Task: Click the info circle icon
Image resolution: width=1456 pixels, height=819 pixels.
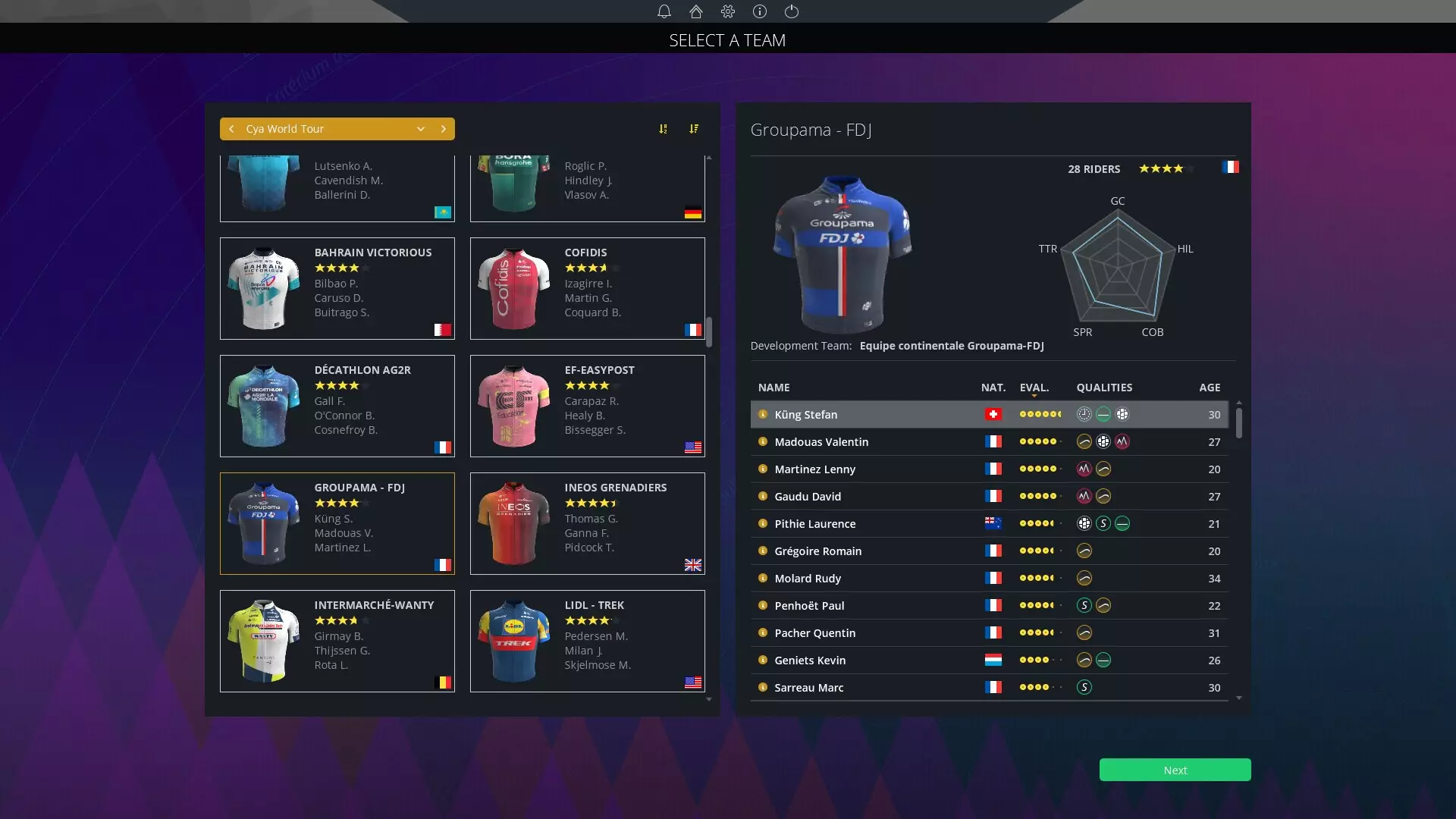Action: (x=760, y=11)
